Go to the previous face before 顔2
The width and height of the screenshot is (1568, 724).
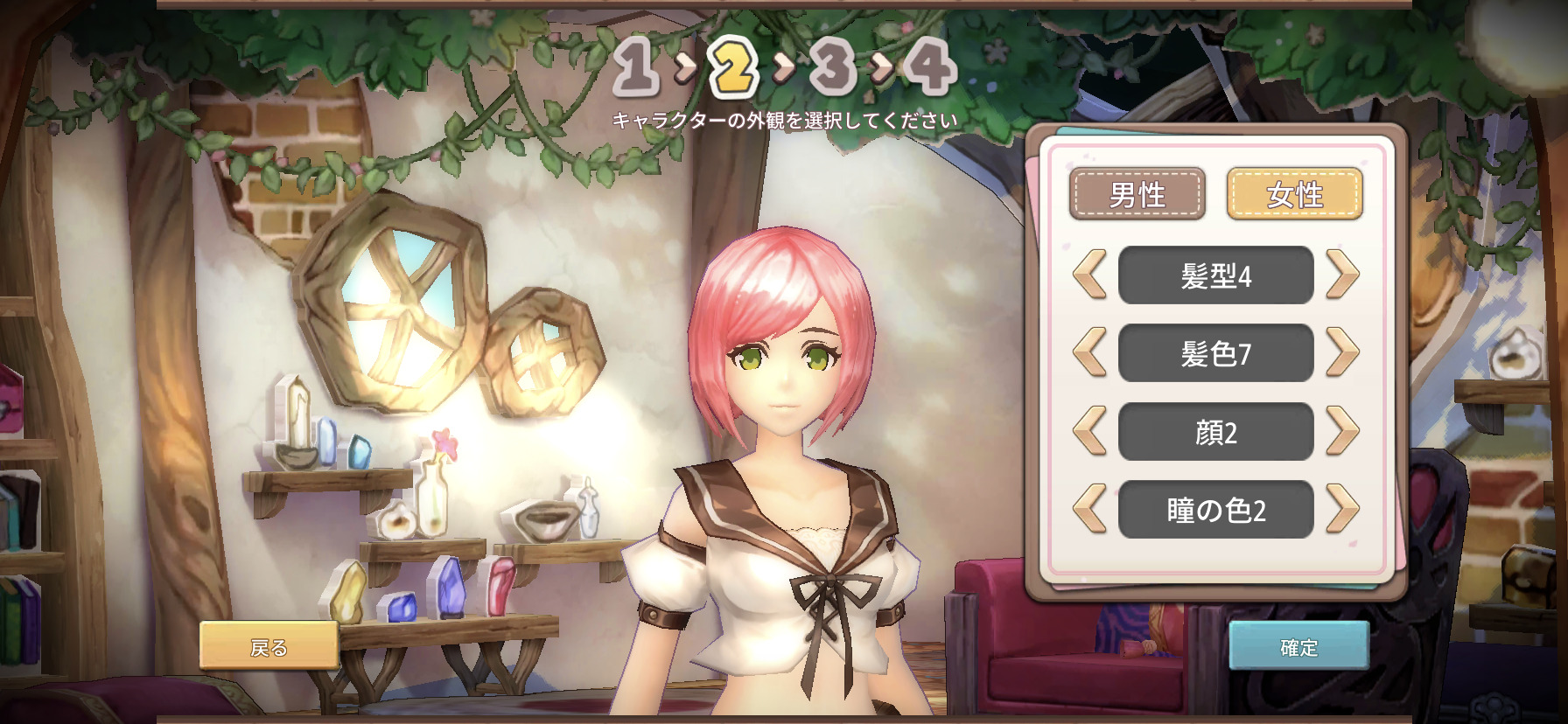1090,431
